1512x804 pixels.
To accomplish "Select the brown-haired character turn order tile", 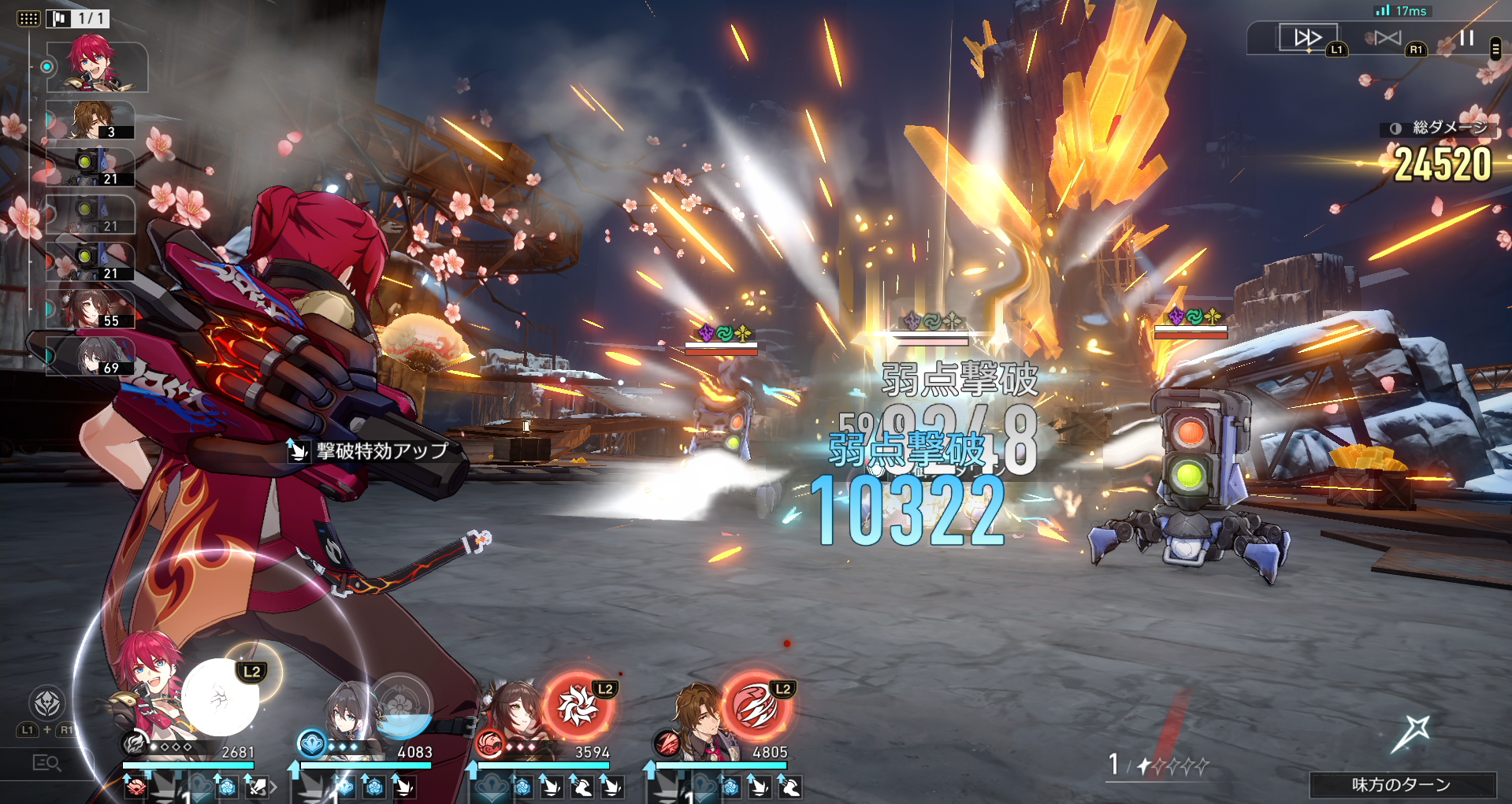I will pos(91,120).
